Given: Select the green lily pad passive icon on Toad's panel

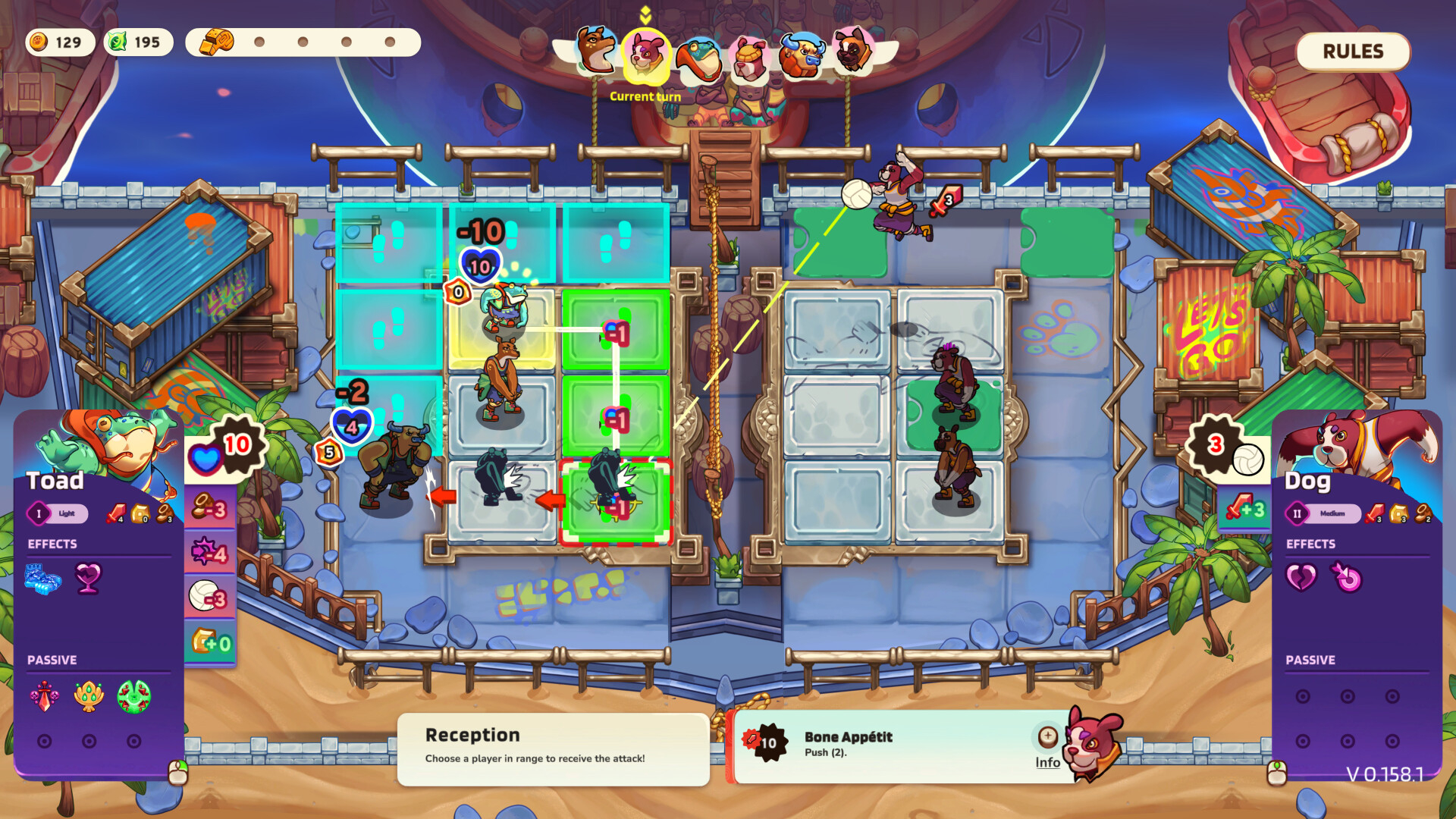Looking at the screenshot, I should (x=133, y=696).
